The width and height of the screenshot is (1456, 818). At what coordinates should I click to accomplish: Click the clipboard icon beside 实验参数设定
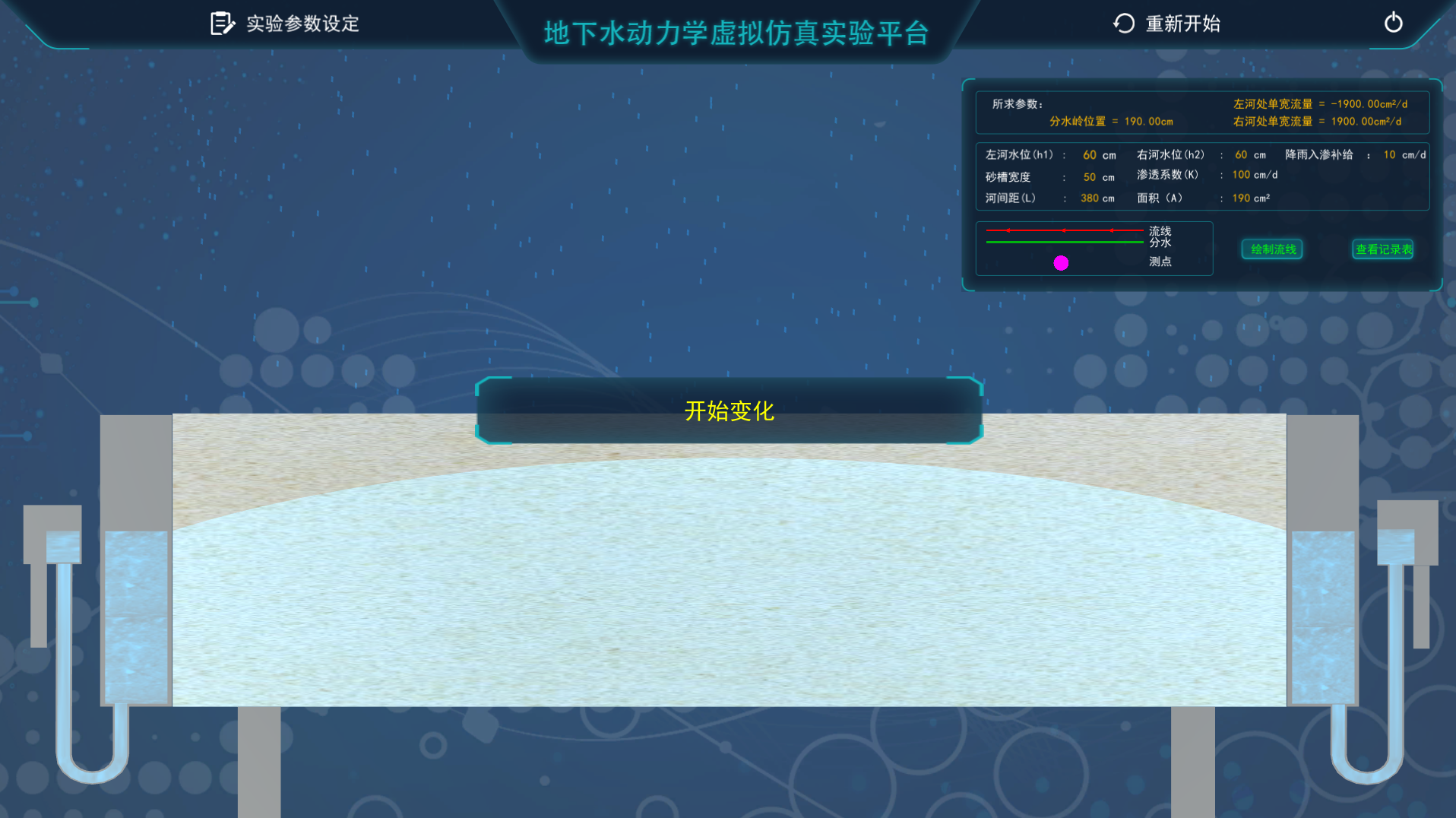point(221,23)
